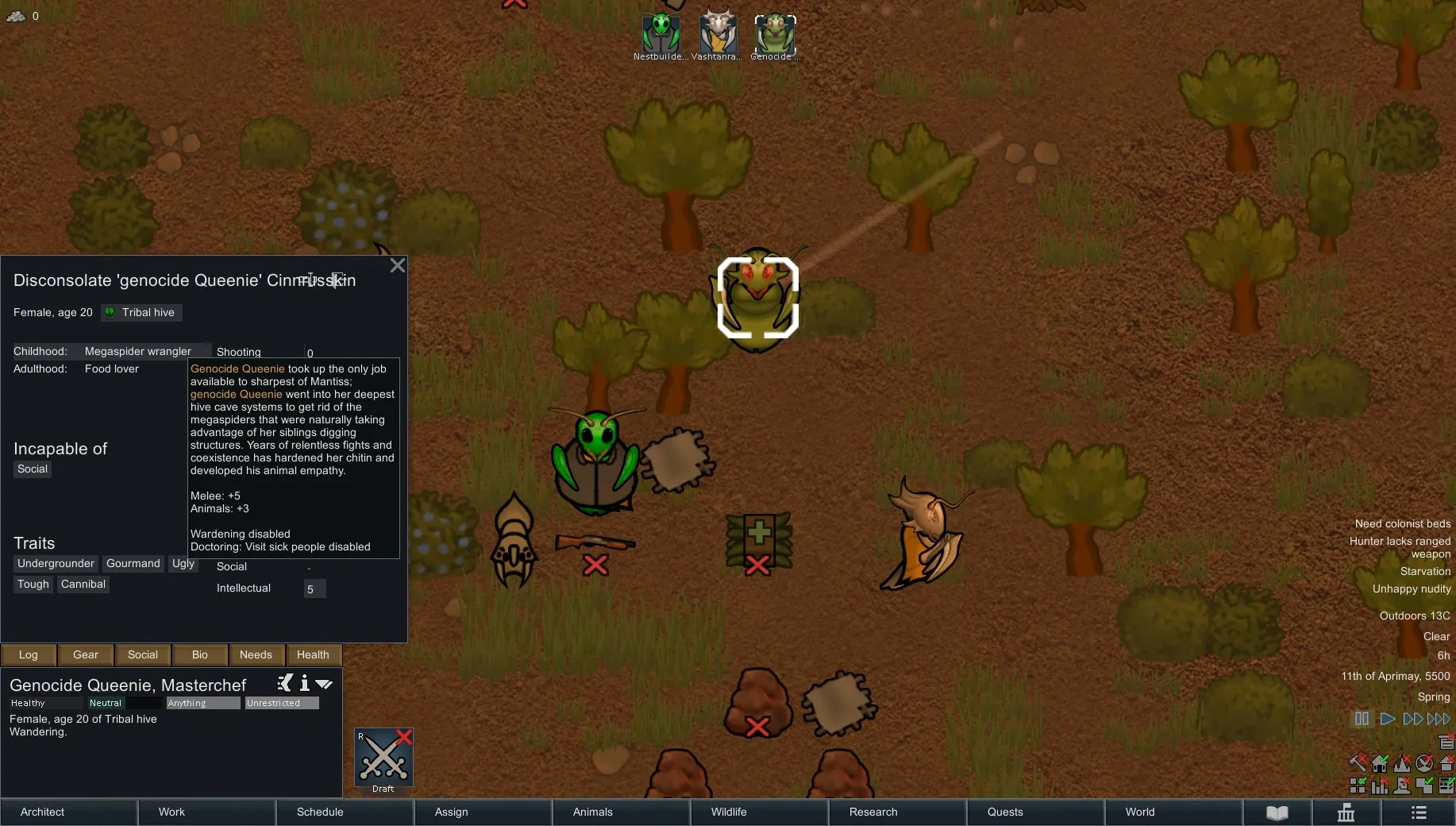Close the character bio panel
The width and height of the screenshot is (1456, 826).
click(x=398, y=266)
